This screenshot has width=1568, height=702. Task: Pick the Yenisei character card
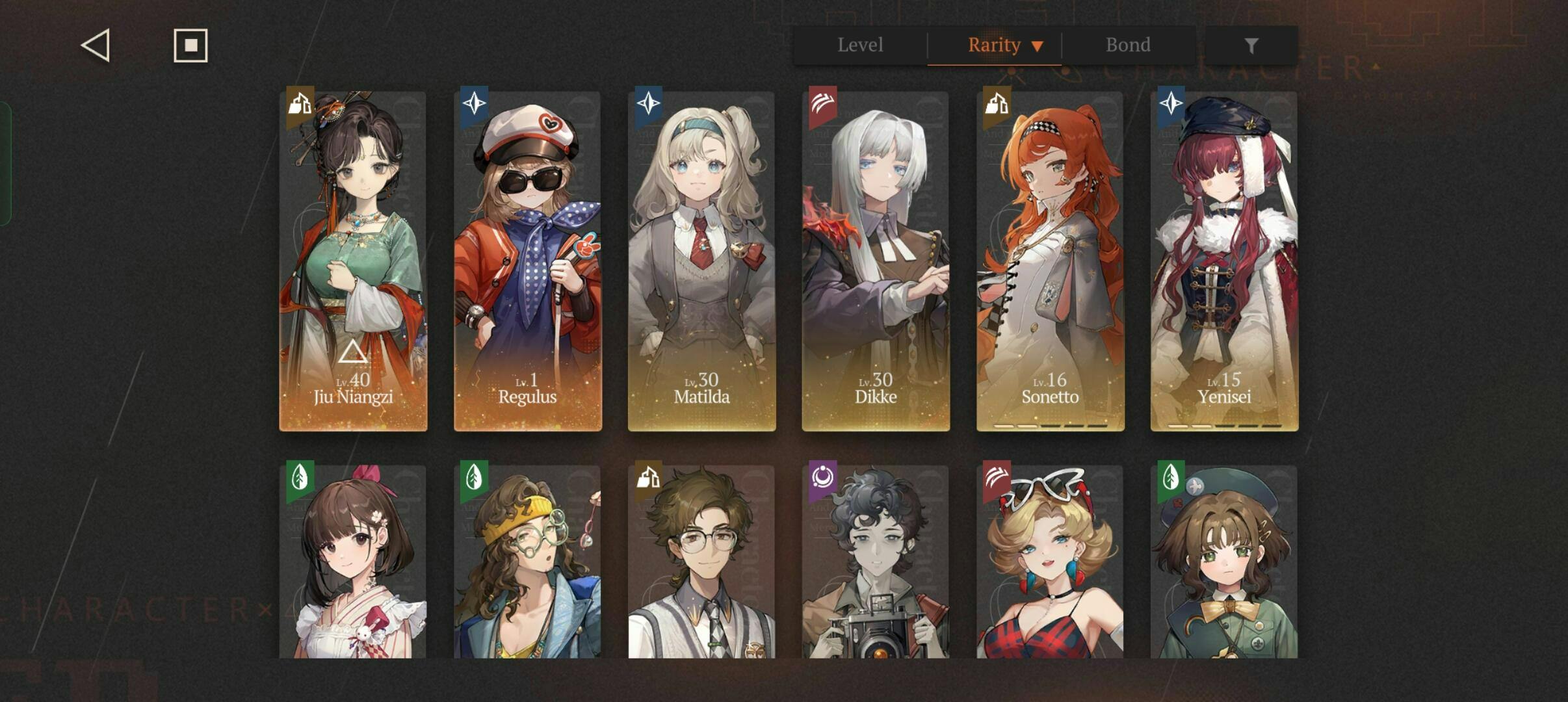(1224, 261)
